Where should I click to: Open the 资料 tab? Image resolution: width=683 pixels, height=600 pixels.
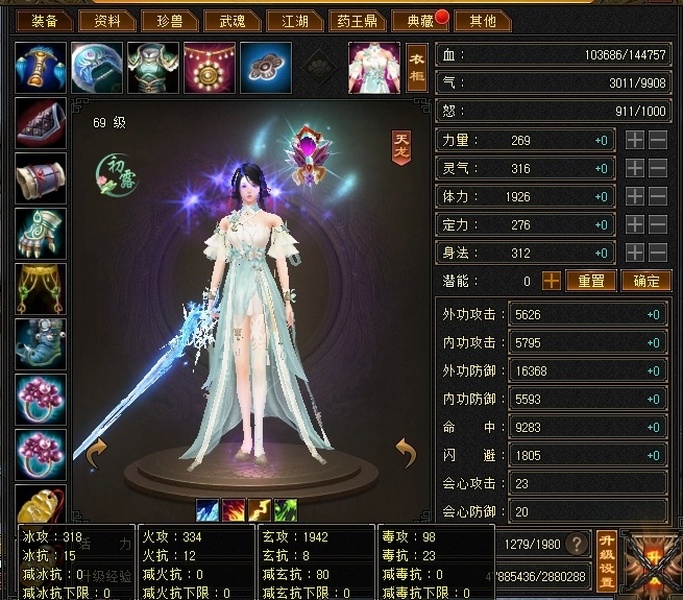tap(107, 20)
